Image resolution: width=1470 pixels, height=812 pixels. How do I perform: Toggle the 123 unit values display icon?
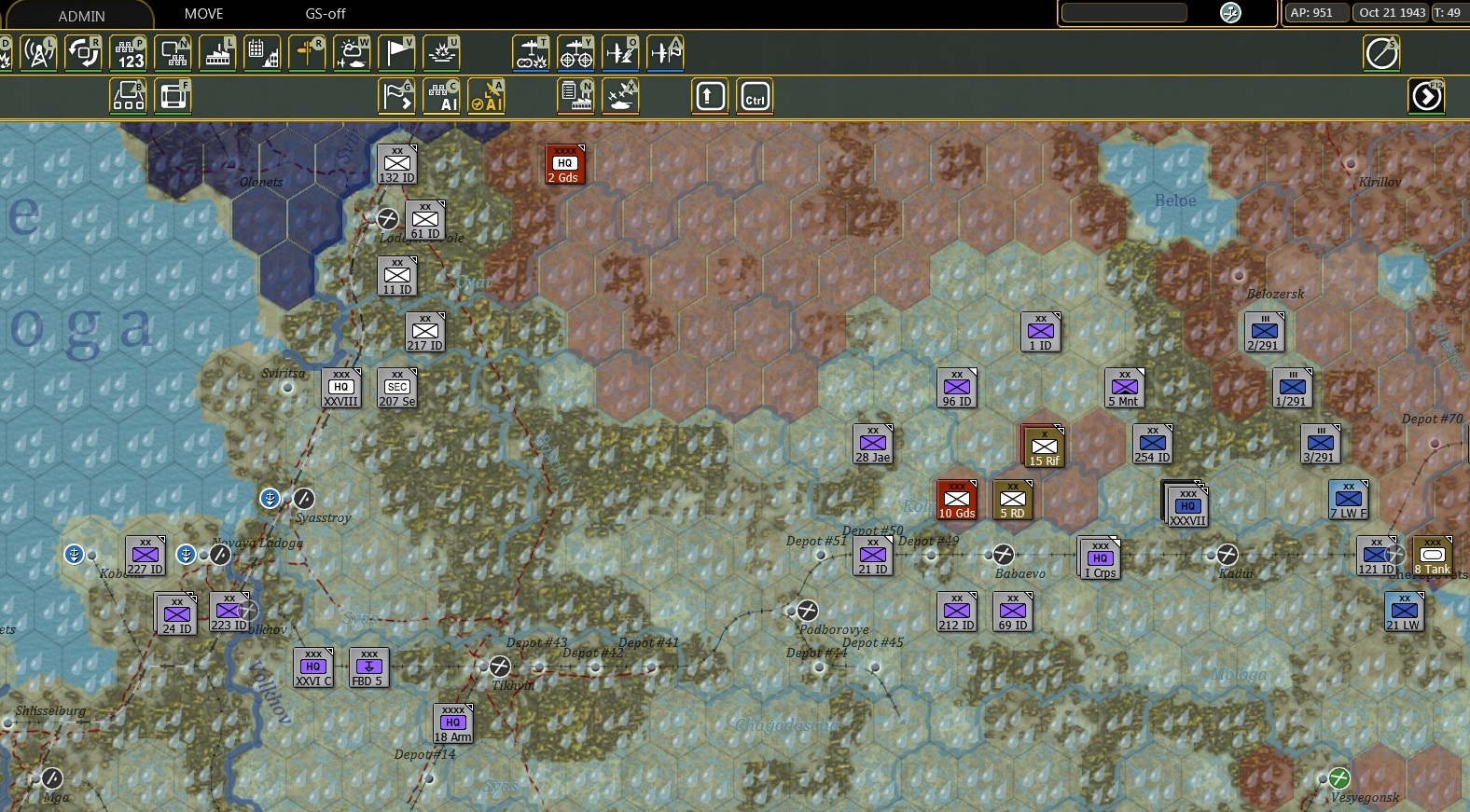click(128, 53)
